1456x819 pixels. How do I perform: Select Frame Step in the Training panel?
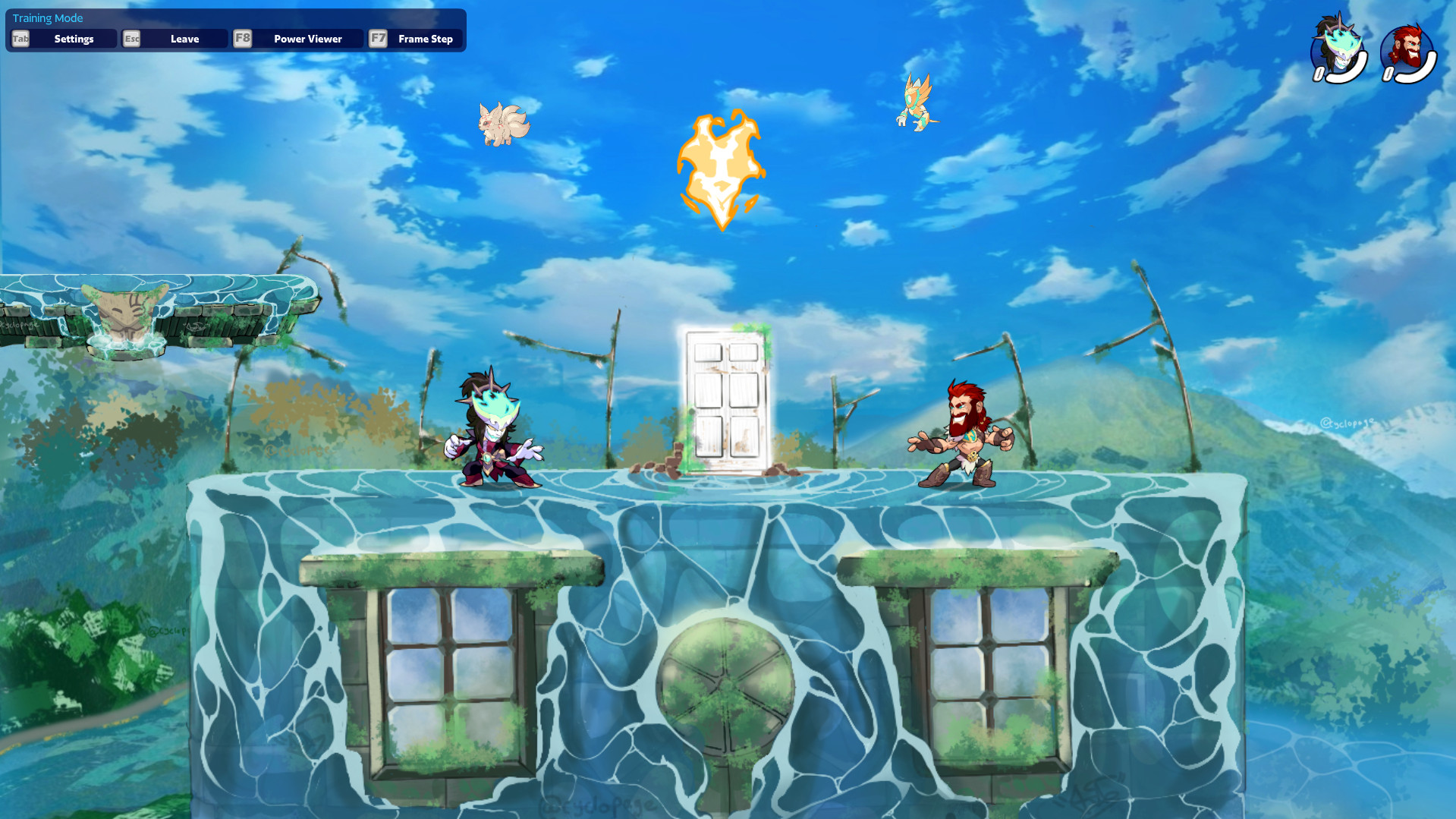point(426,38)
